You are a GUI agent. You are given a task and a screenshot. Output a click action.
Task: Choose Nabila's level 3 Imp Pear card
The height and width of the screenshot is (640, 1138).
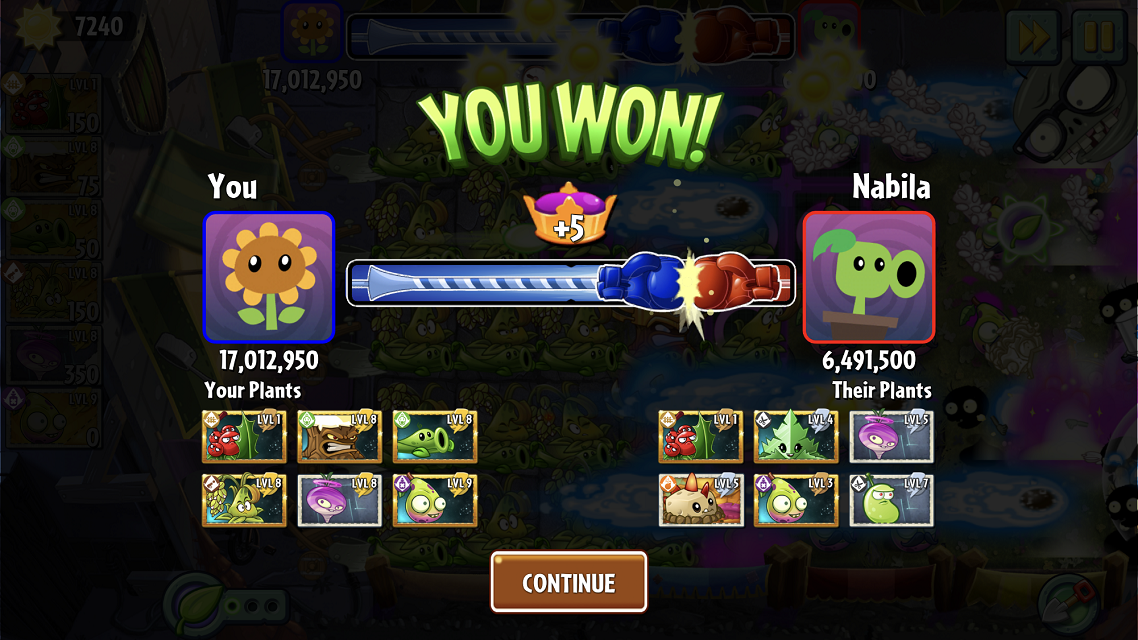[796, 500]
